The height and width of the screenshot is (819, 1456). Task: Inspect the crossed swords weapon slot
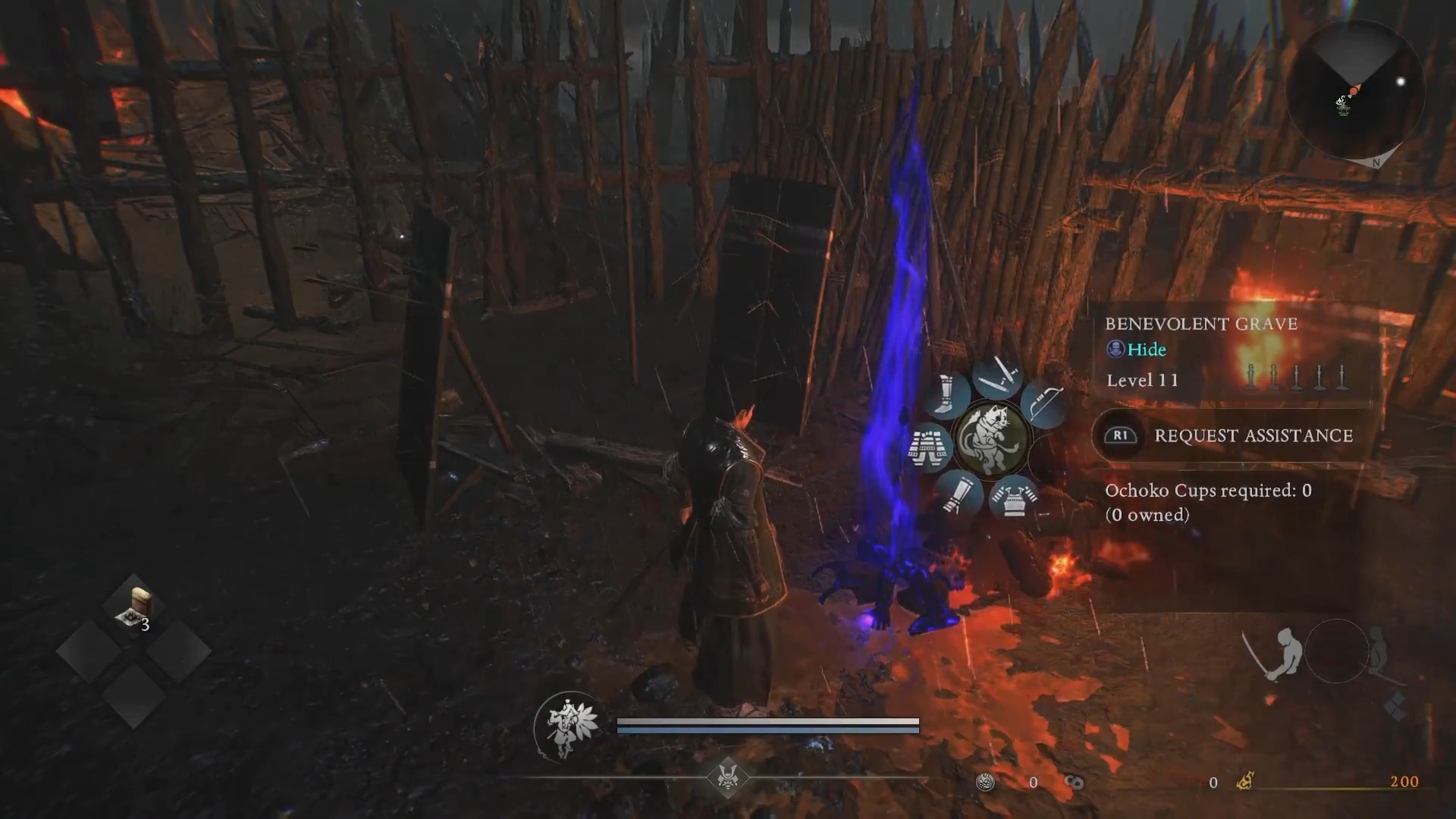pos(997,375)
